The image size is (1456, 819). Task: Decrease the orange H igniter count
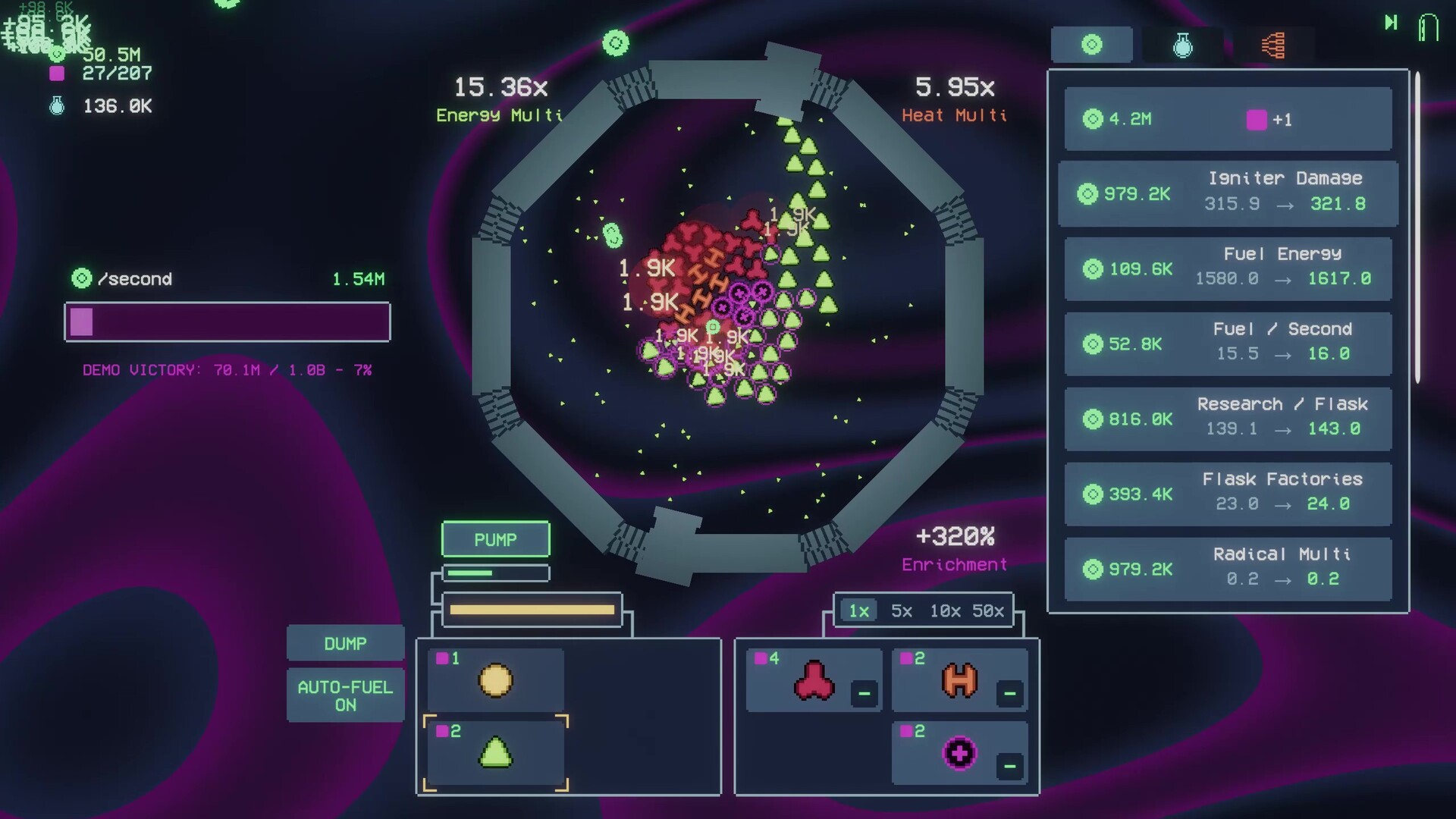[x=1009, y=693]
